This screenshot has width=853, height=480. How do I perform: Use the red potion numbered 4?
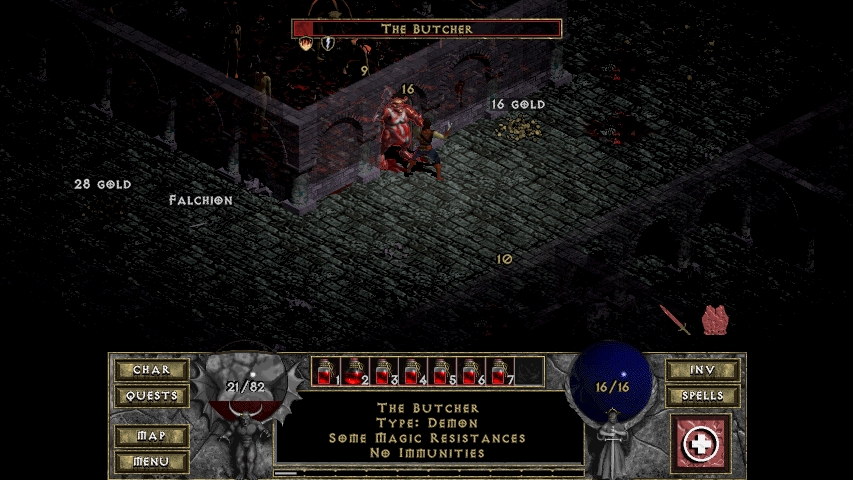(x=413, y=371)
